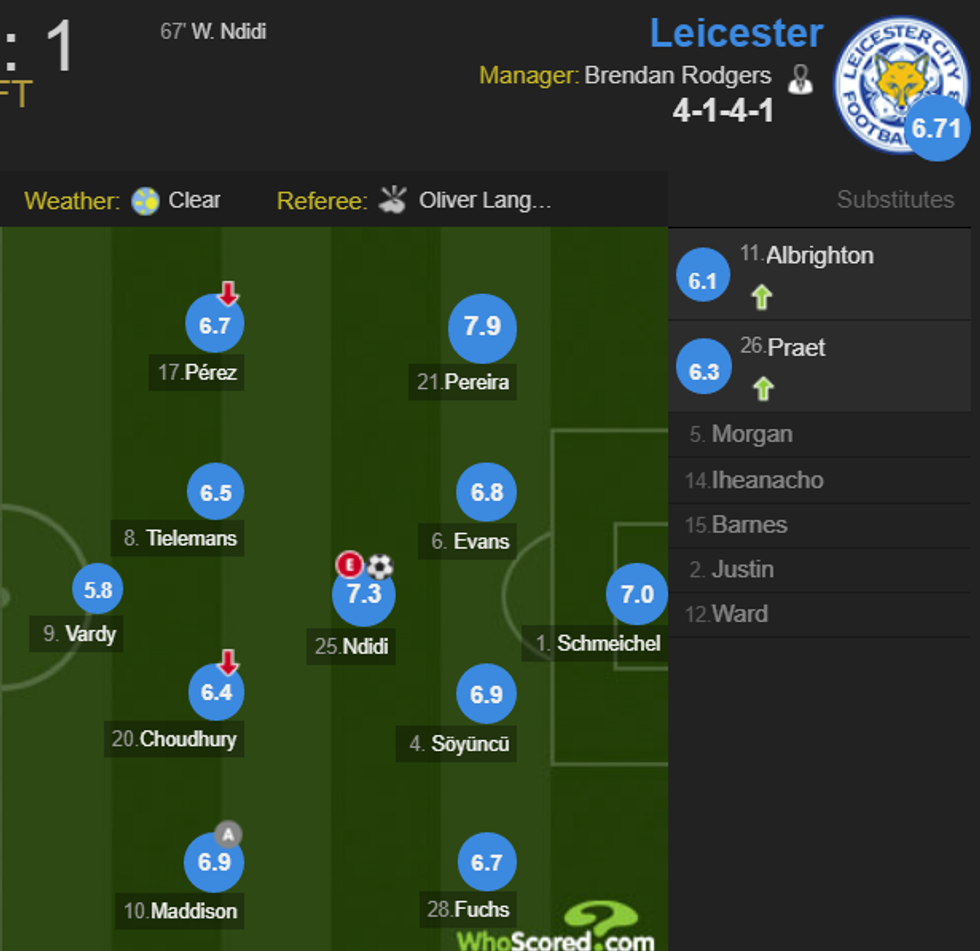Choose Justin from the bench list

coord(742,570)
